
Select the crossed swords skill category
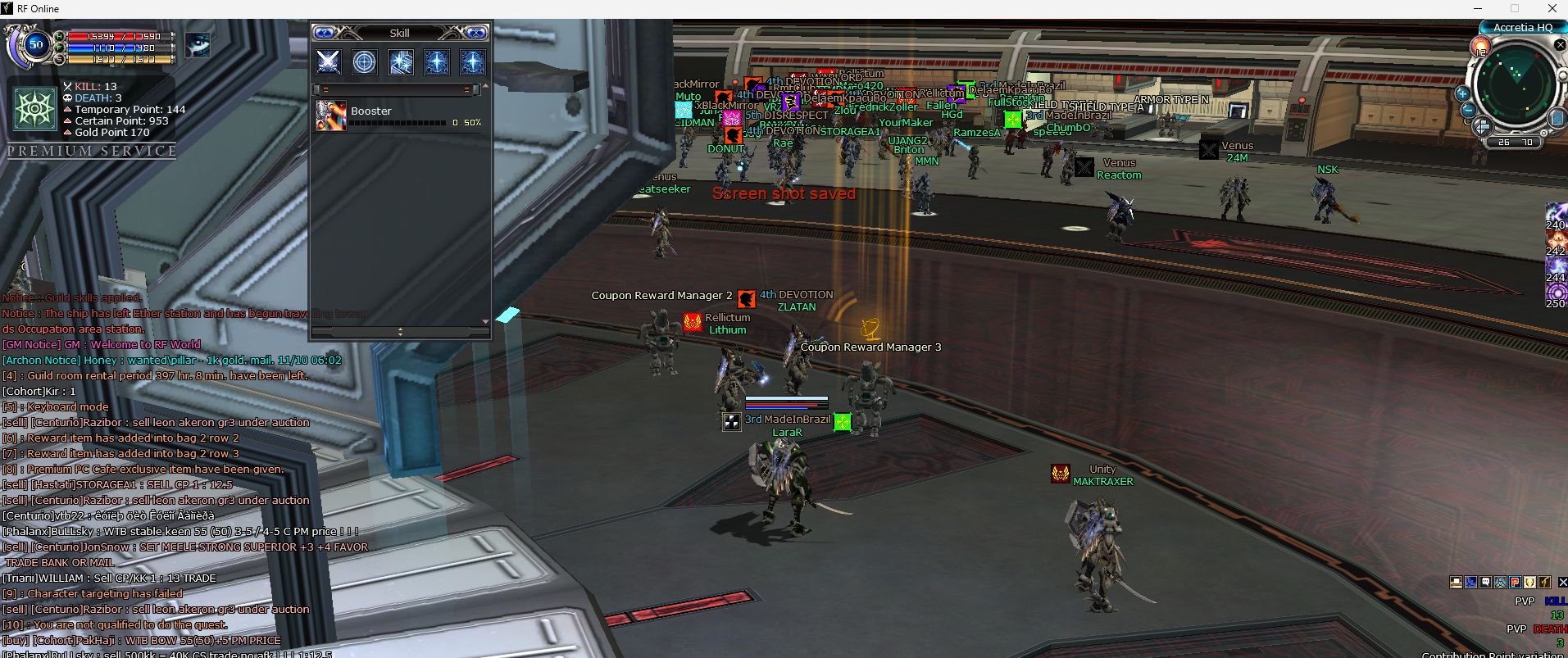[329, 62]
